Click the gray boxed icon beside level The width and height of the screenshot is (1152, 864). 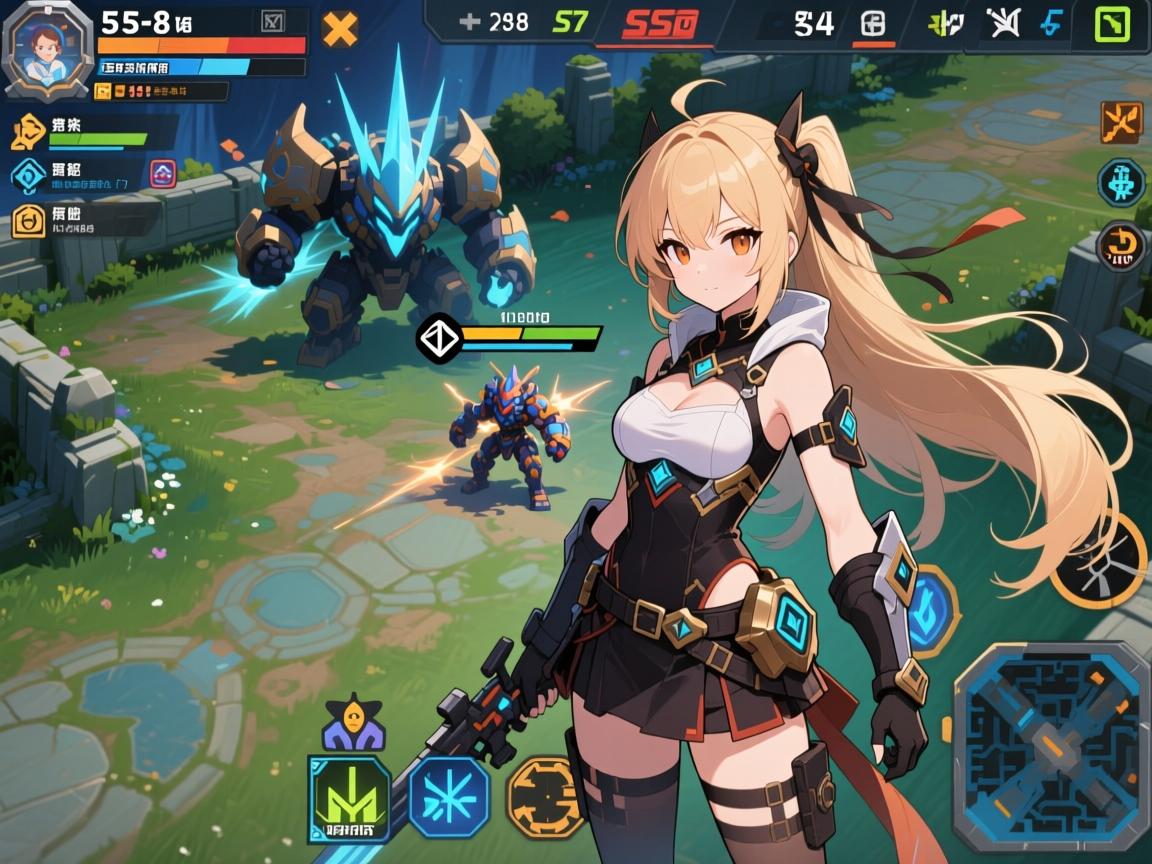click(272, 22)
